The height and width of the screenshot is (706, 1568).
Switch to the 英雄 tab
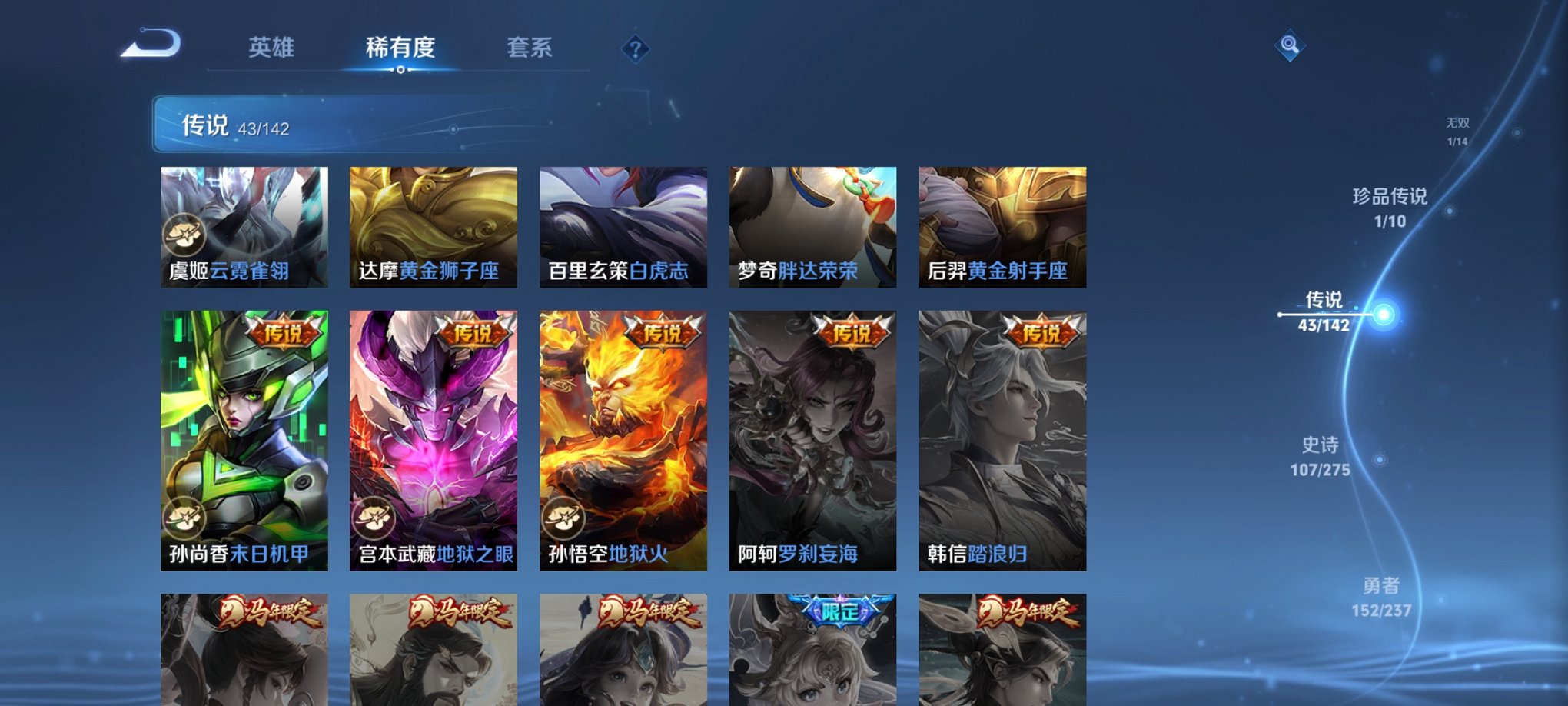[274, 46]
